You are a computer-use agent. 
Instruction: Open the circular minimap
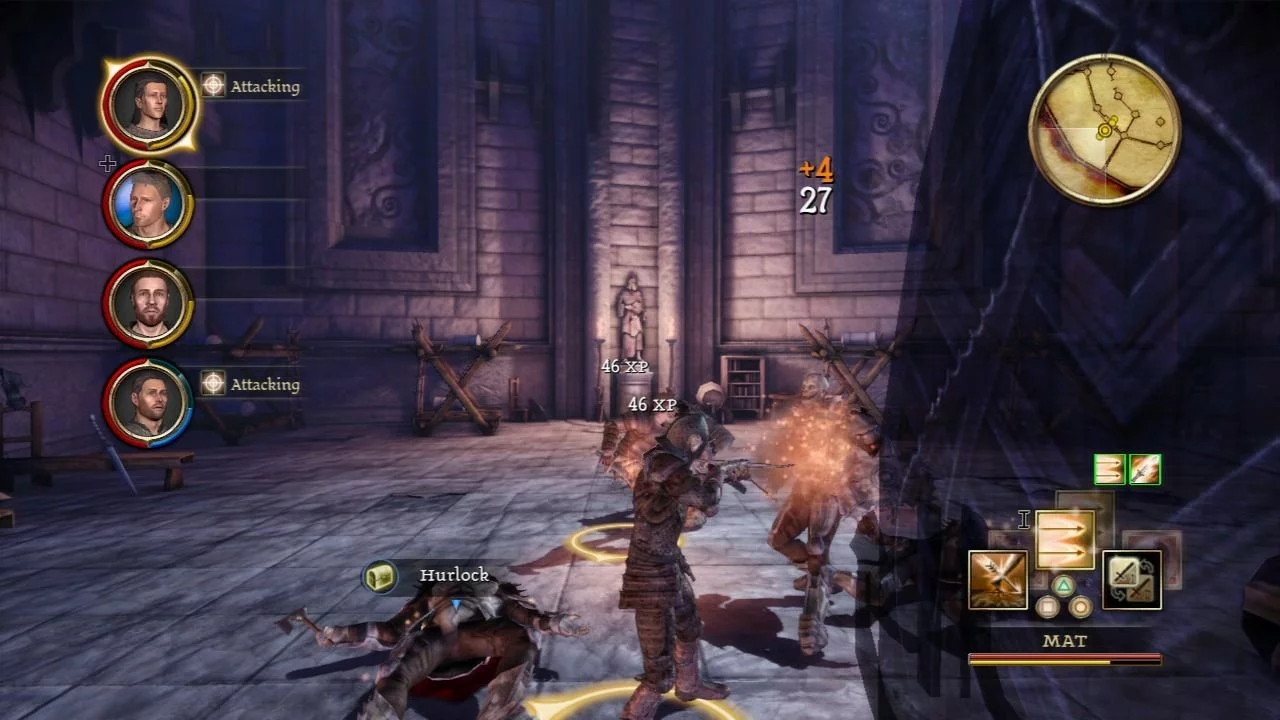pyautogui.click(x=1104, y=130)
